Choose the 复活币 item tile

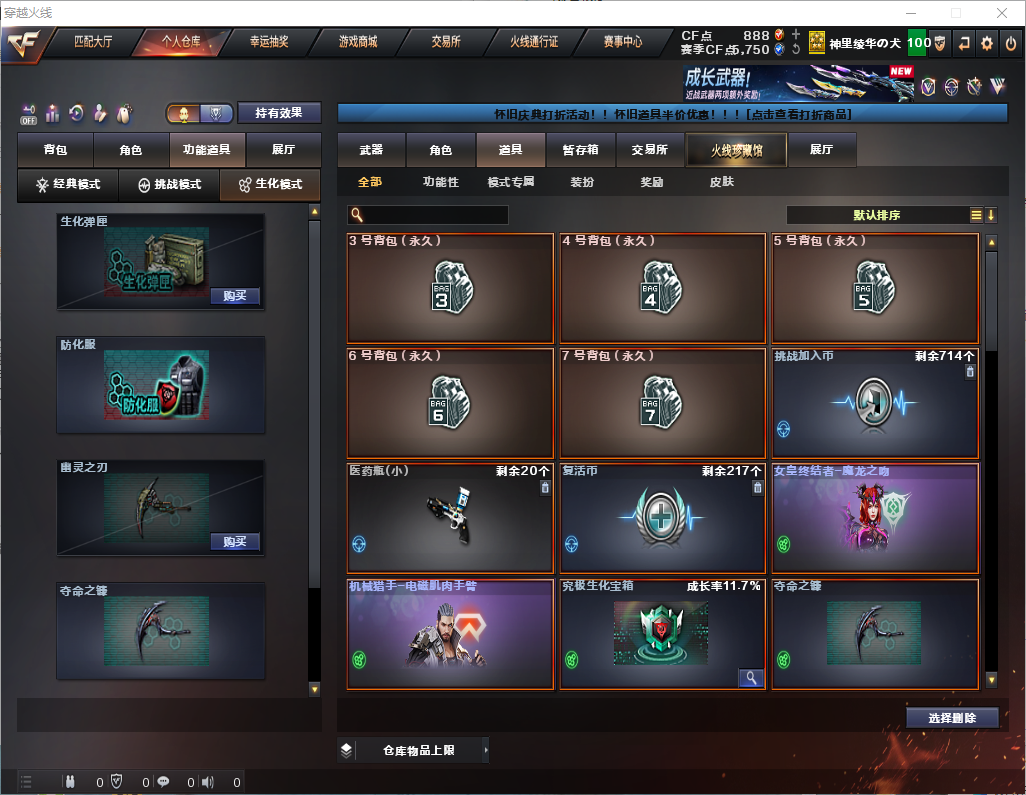pyautogui.click(x=663, y=518)
